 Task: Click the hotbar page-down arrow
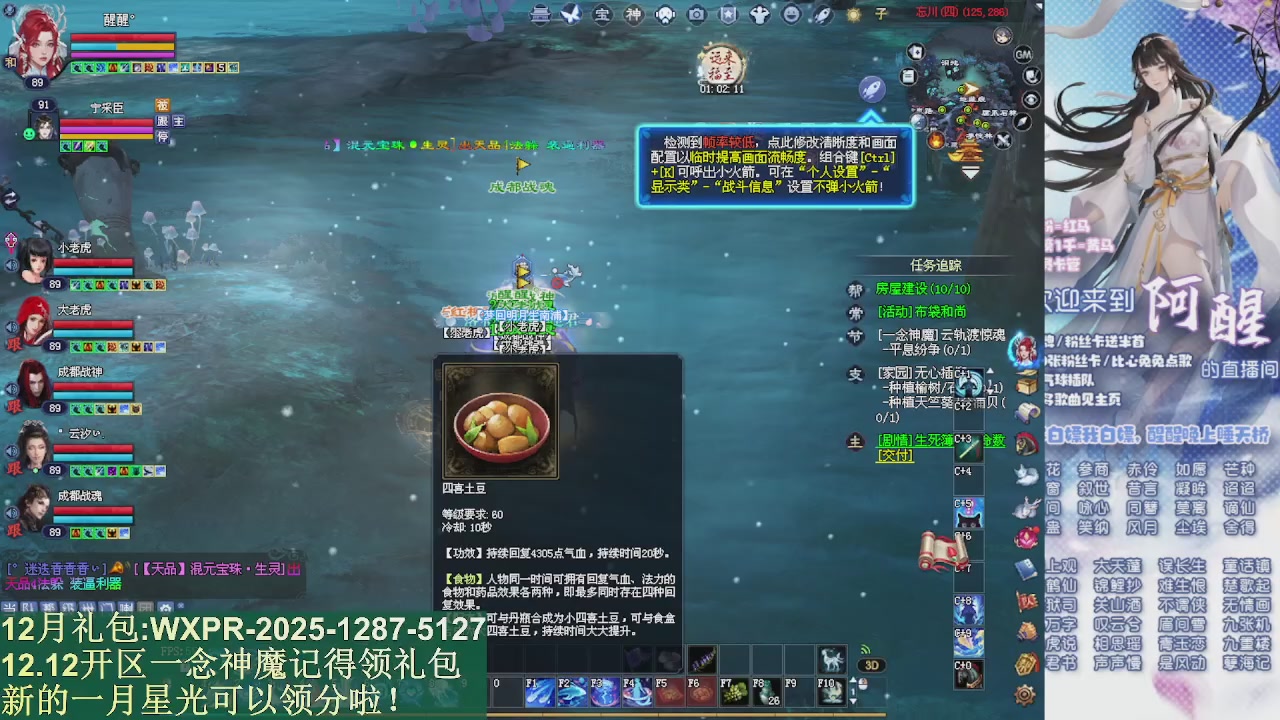click(x=852, y=701)
